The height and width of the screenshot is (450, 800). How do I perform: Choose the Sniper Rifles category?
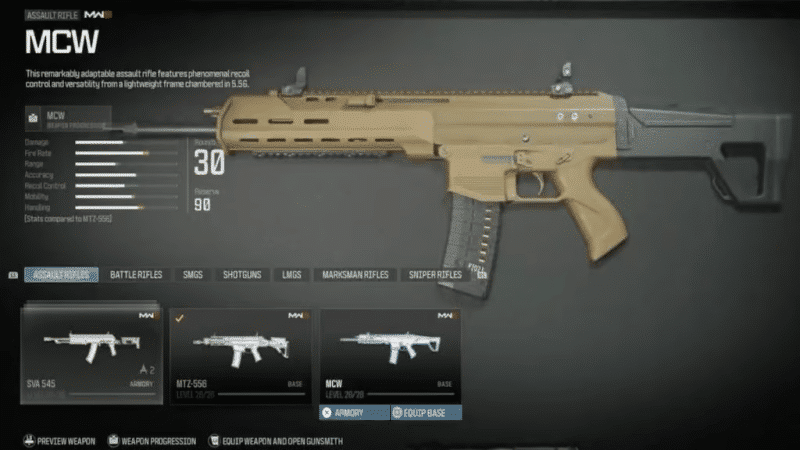point(435,274)
